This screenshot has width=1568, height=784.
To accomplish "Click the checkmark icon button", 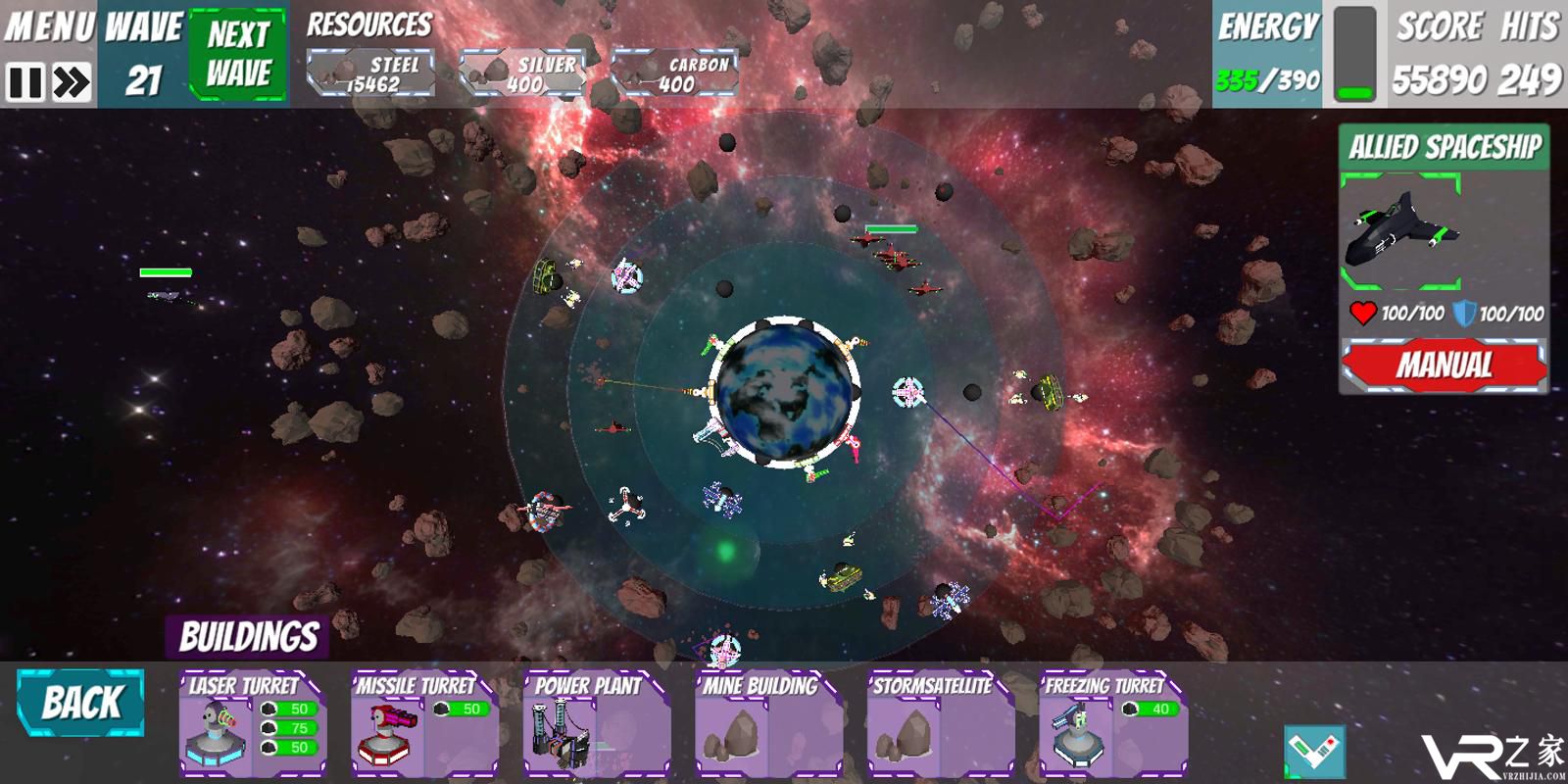I will [1314, 753].
